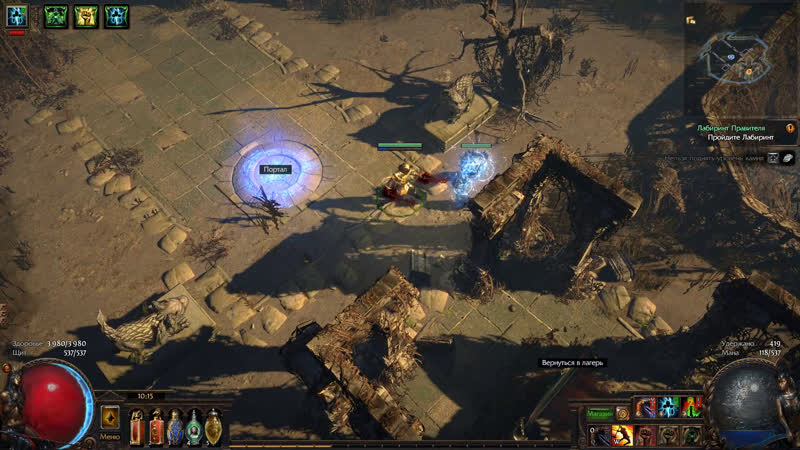Use the golden yellow flask

213,428
